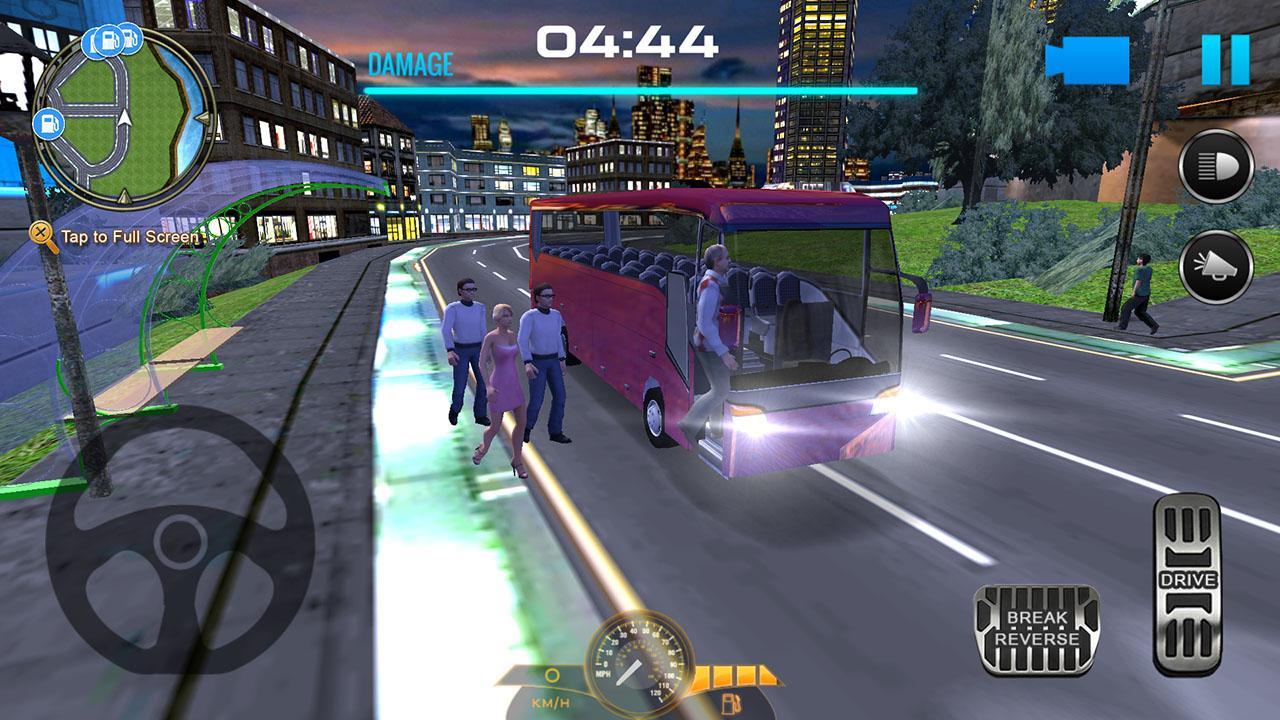Image resolution: width=1280 pixels, height=720 pixels.
Task: Toggle the bus headlights
Action: pyautogui.click(x=1216, y=166)
